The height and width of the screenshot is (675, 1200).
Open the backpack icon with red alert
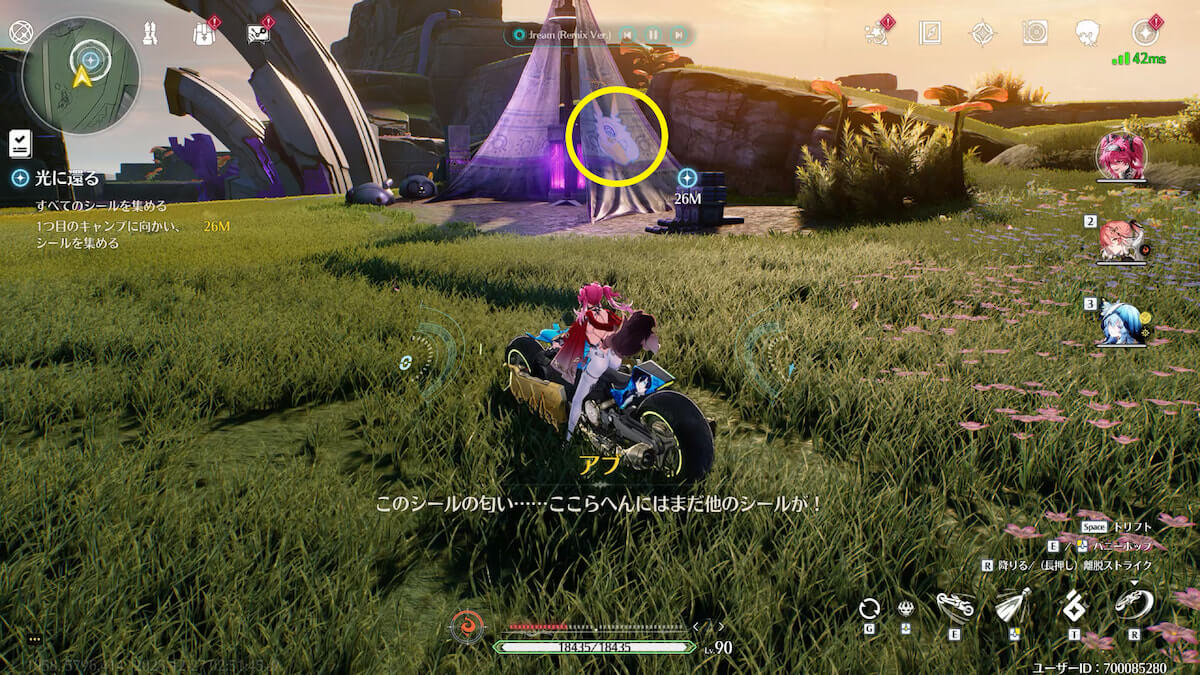205,33
